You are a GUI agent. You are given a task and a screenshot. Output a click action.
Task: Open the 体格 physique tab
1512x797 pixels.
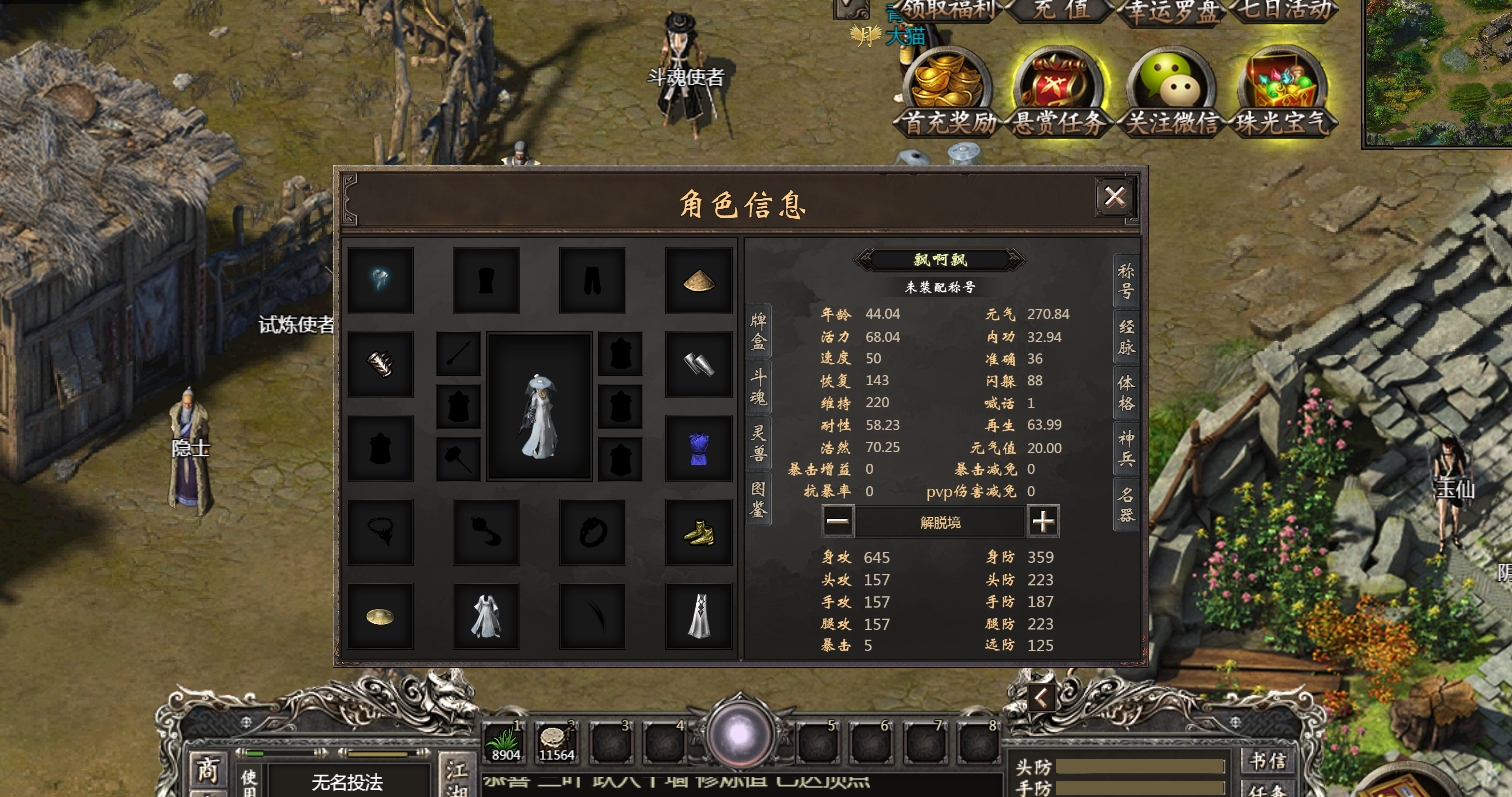point(1126,394)
